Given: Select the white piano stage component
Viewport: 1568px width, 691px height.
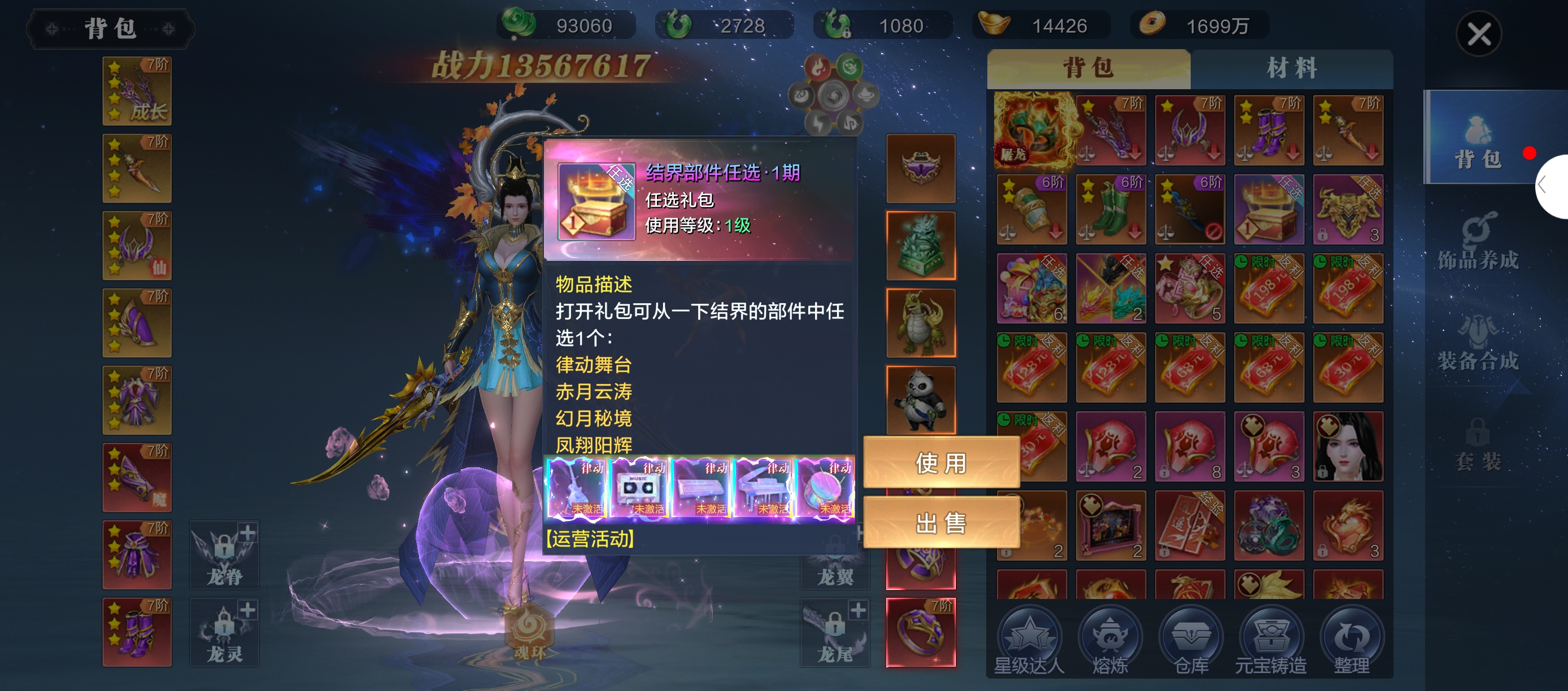Looking at the screenshot, I should 763,488.
